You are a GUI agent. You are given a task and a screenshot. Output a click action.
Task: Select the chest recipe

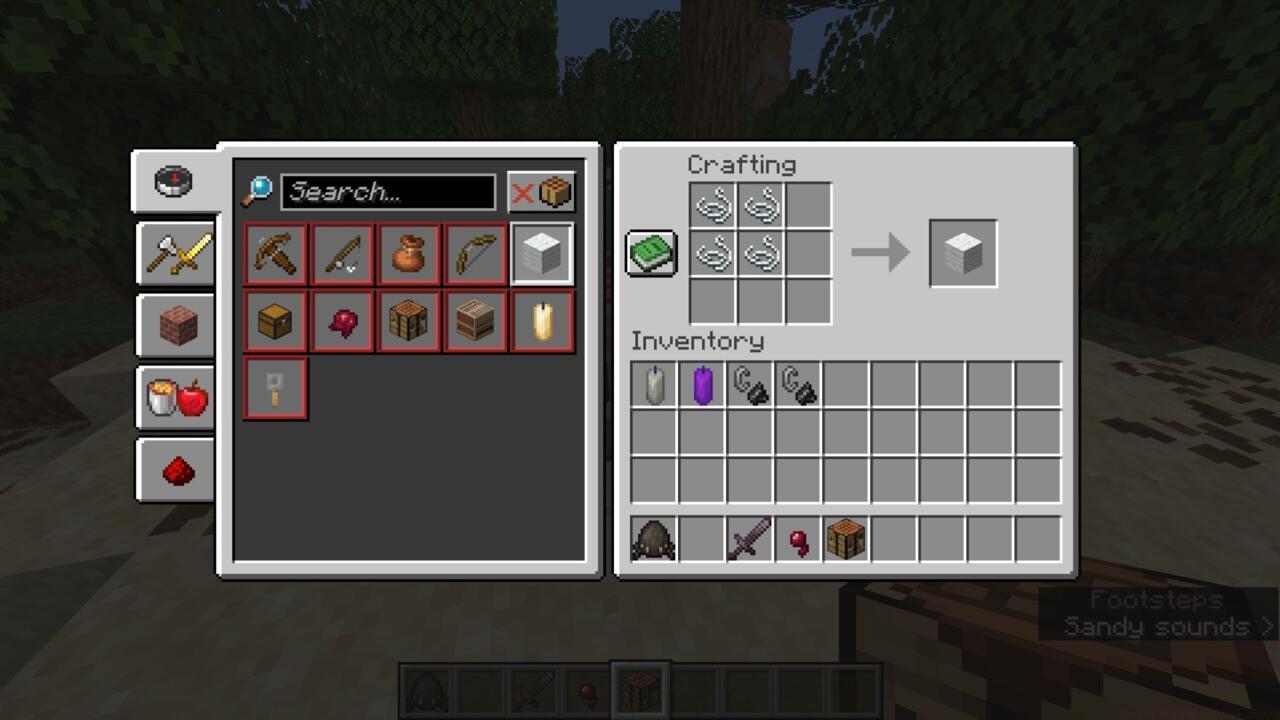tap(274, 320)
